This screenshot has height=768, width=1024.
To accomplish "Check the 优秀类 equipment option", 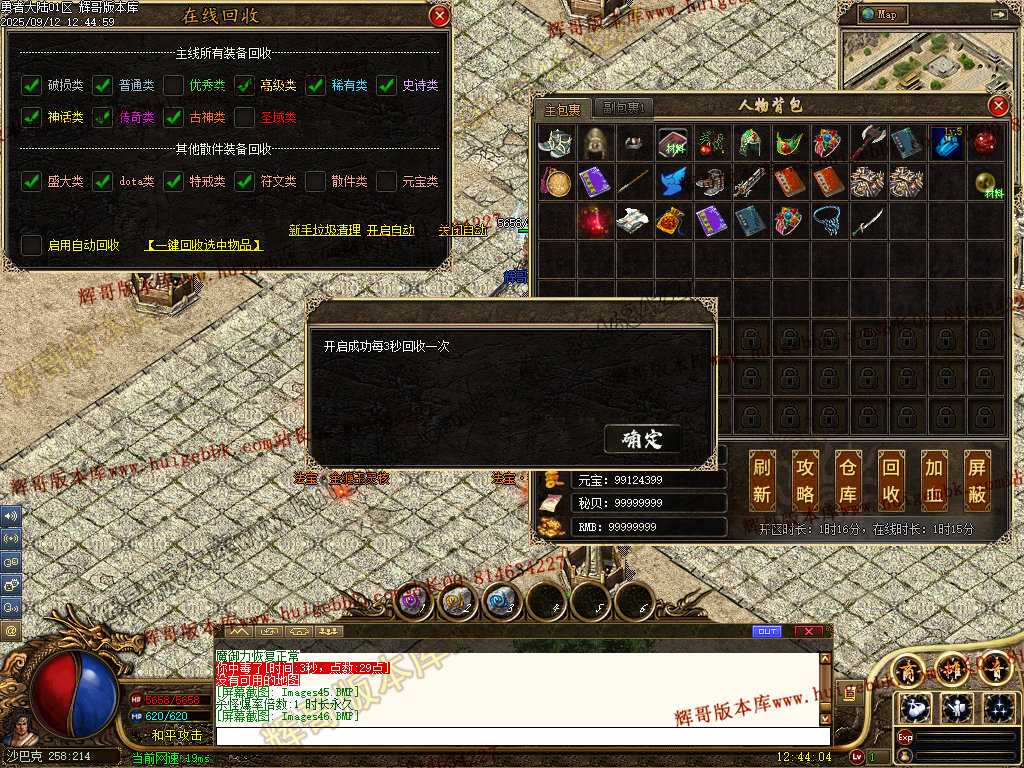I will [173, 85].
